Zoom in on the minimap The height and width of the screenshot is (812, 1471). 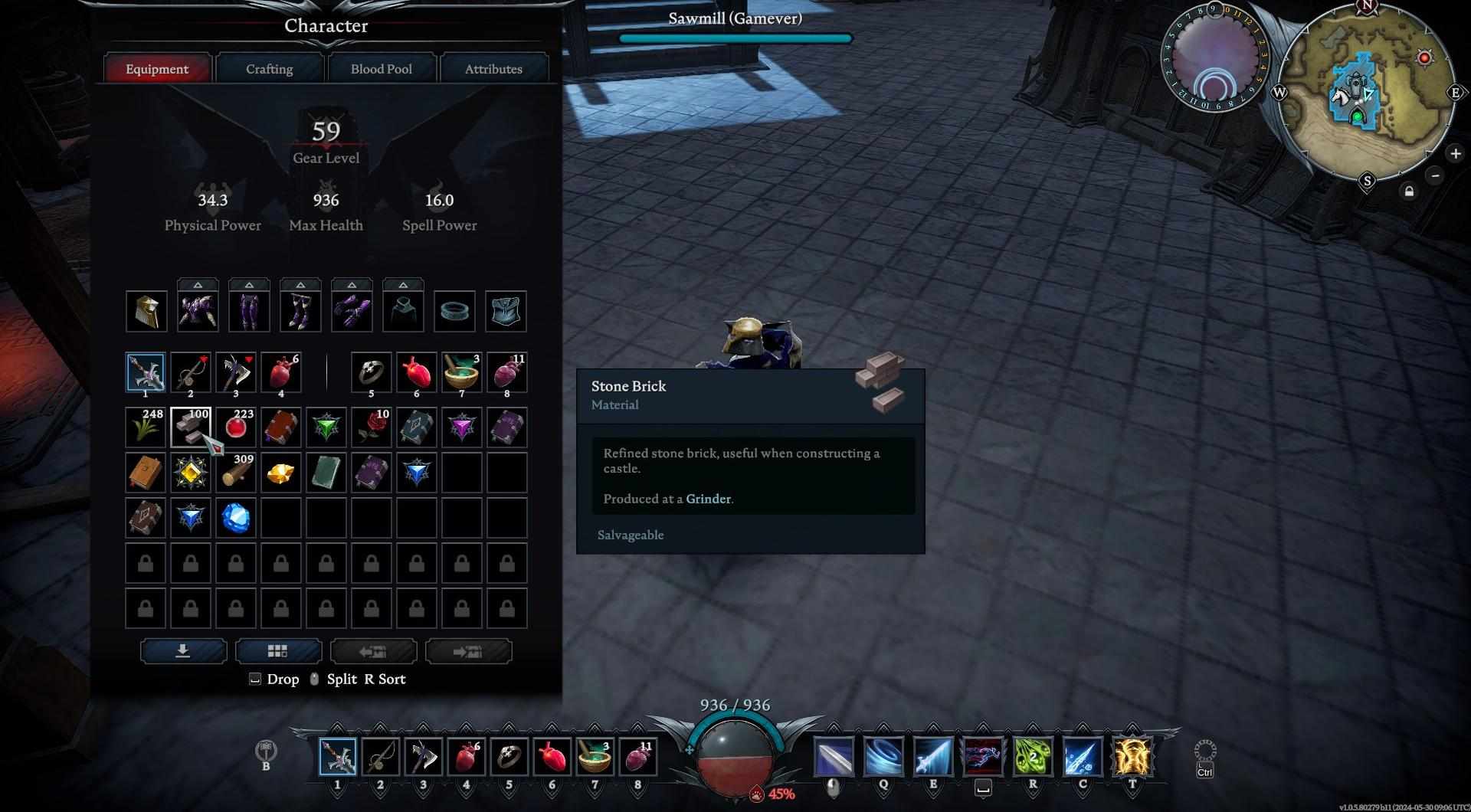[1455, 153]
